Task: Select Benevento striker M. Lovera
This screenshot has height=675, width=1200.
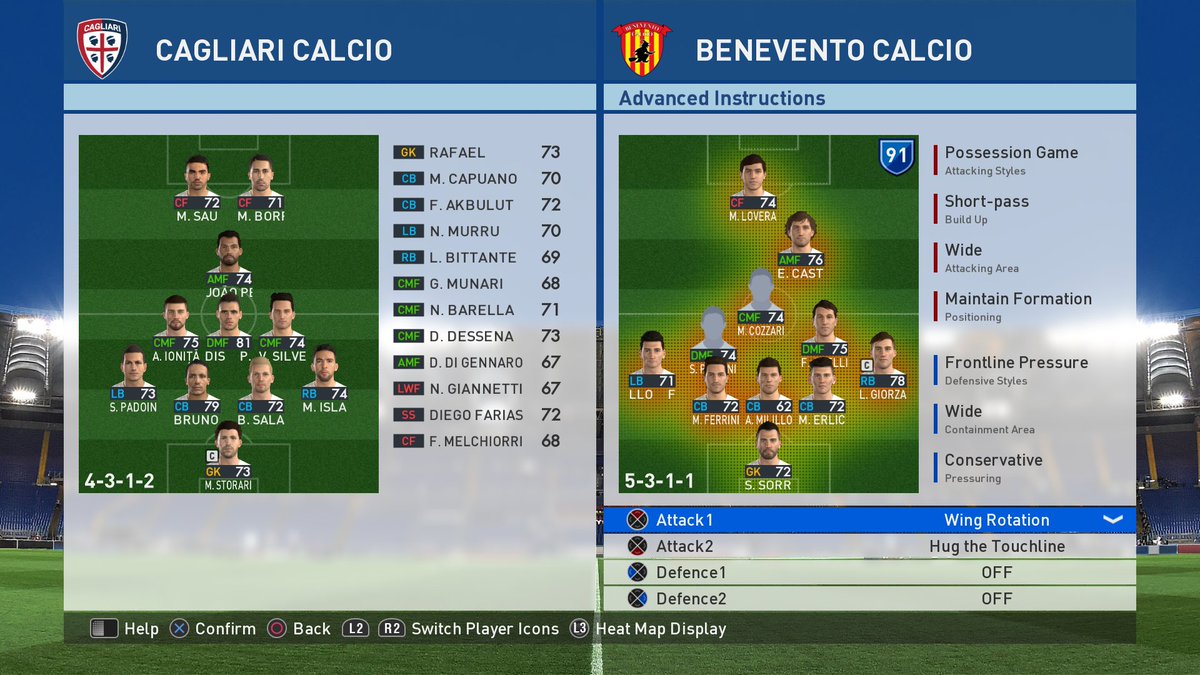Action: tap(752, 183)
